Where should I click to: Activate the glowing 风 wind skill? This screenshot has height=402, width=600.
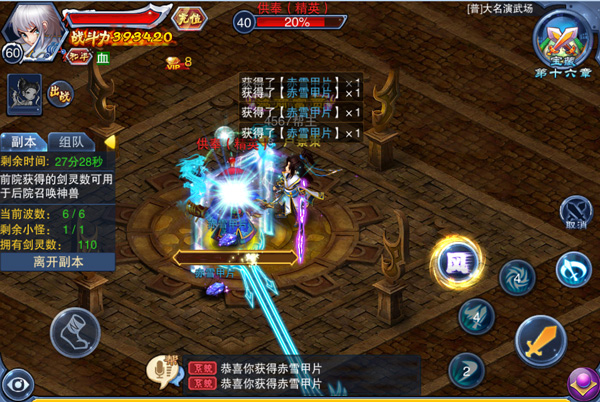pyautogui.click(x=456, y=262)
